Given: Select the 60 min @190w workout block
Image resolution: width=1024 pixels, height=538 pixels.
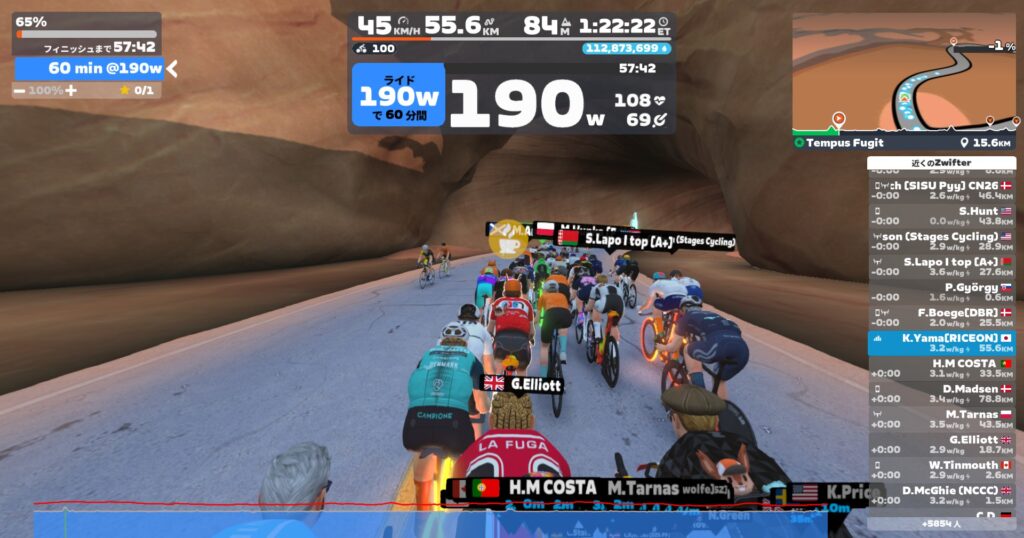Looking at the screenshot, I should (89, 68).
